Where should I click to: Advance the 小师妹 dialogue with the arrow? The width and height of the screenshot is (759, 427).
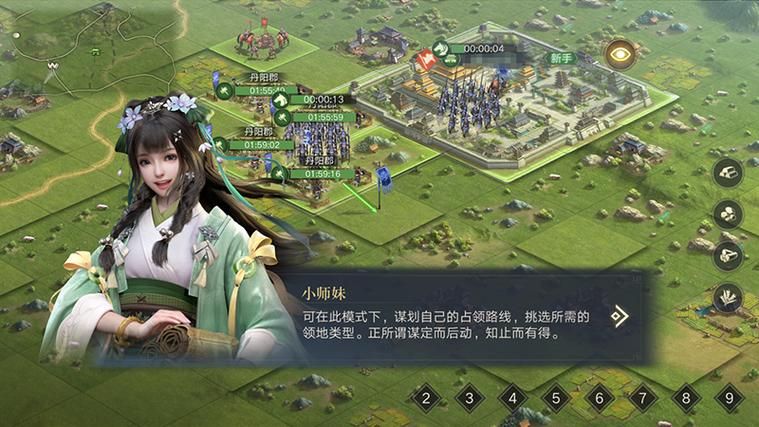tap(620, 317)
